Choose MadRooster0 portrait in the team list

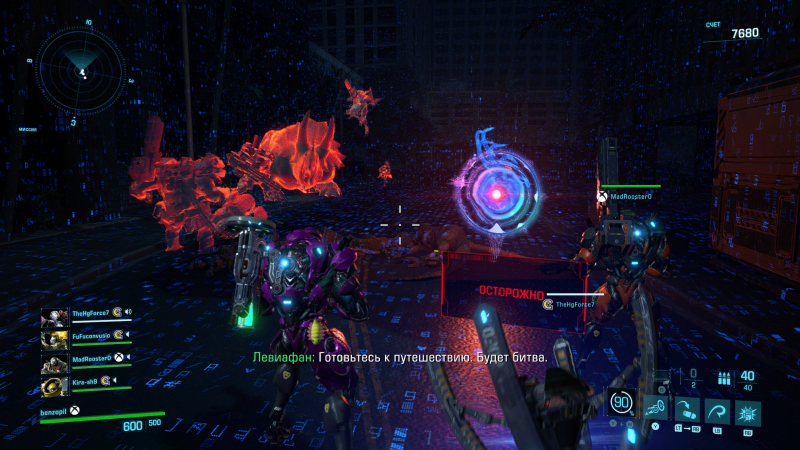click(55, 362)
